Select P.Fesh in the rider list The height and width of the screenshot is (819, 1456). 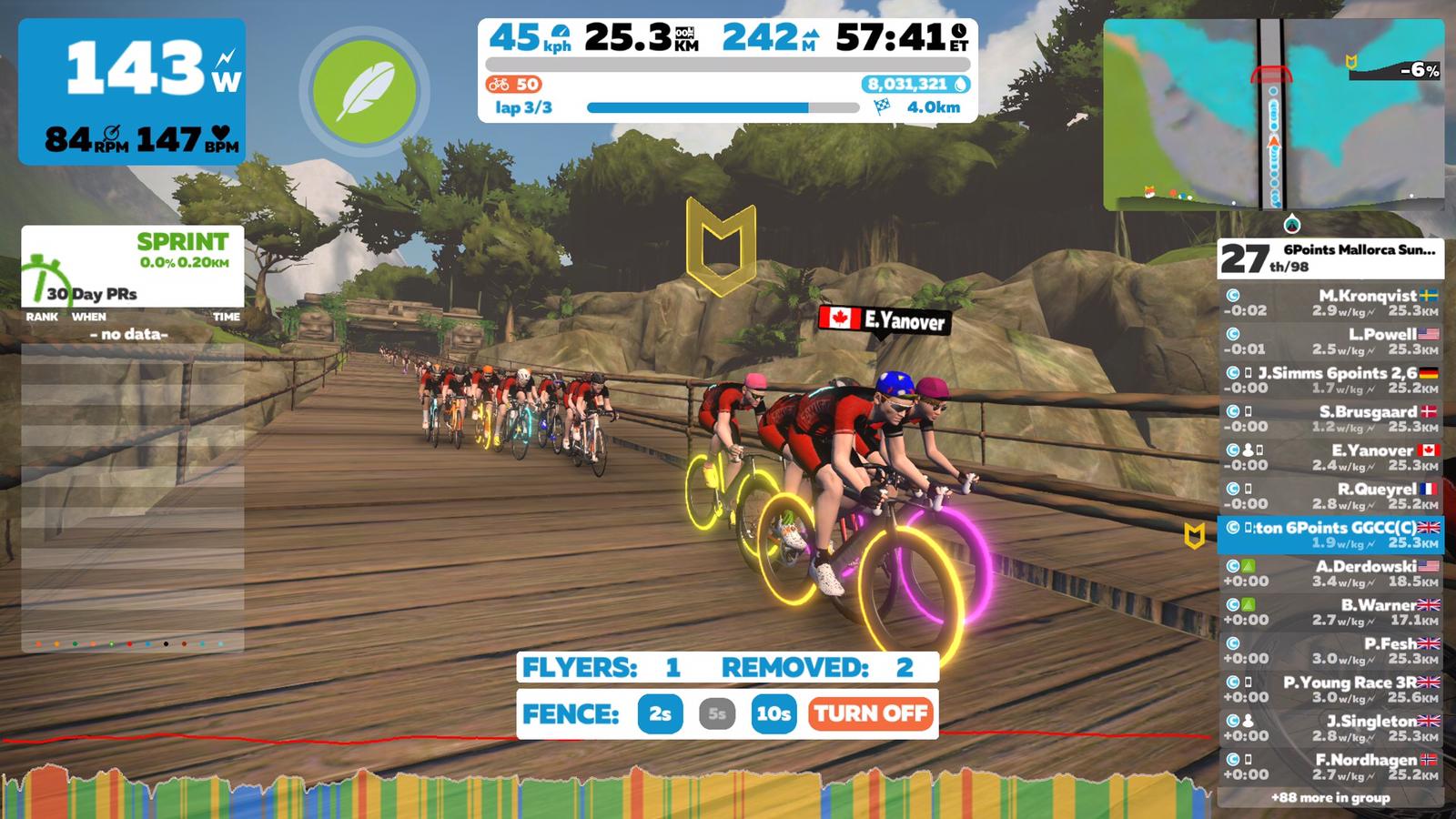pos(1330,651)
